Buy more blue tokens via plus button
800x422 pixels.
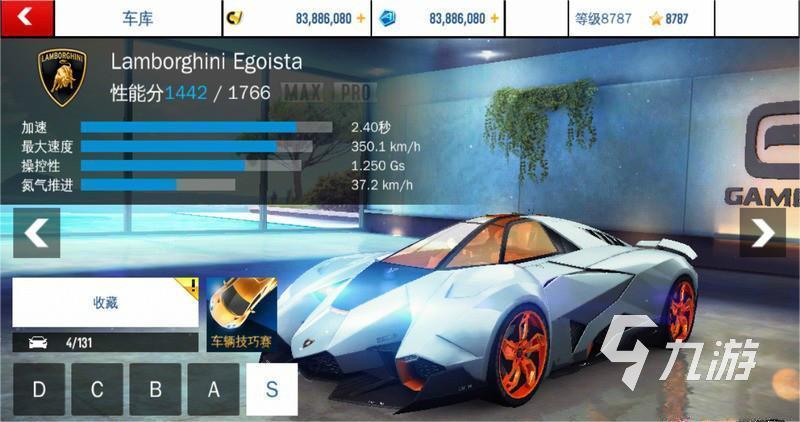tap(494, 18)
